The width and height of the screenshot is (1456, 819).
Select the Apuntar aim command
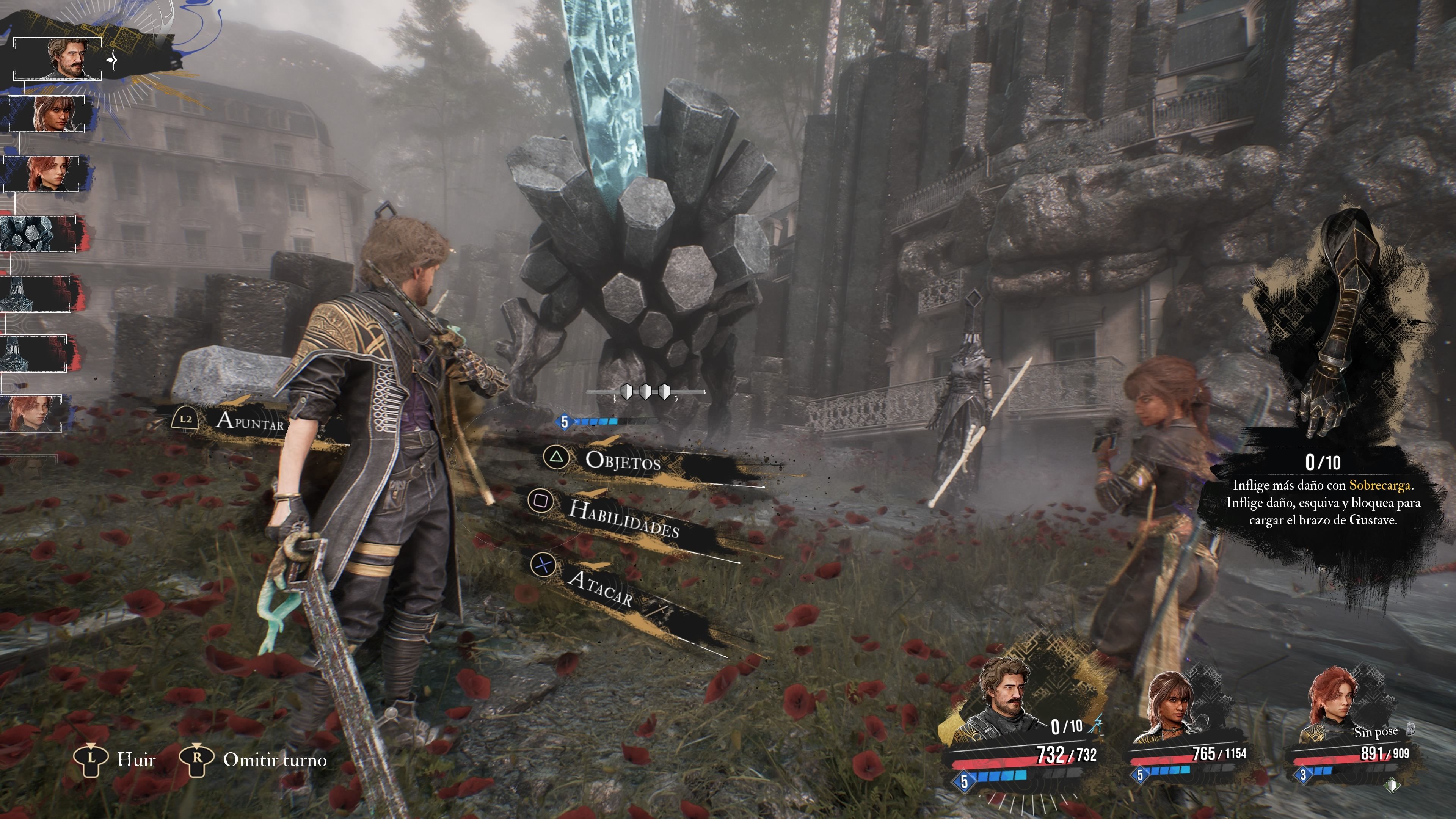249,420
